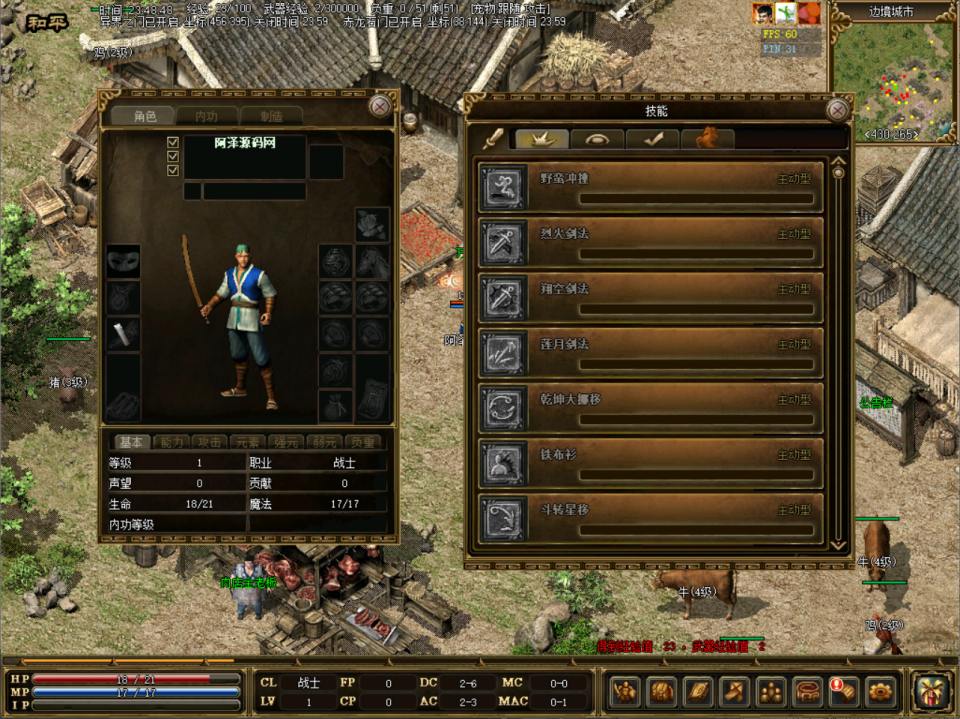Show the 能力 stats tab
This screenshot has height=719, width=960.
[x=171, y=442]
